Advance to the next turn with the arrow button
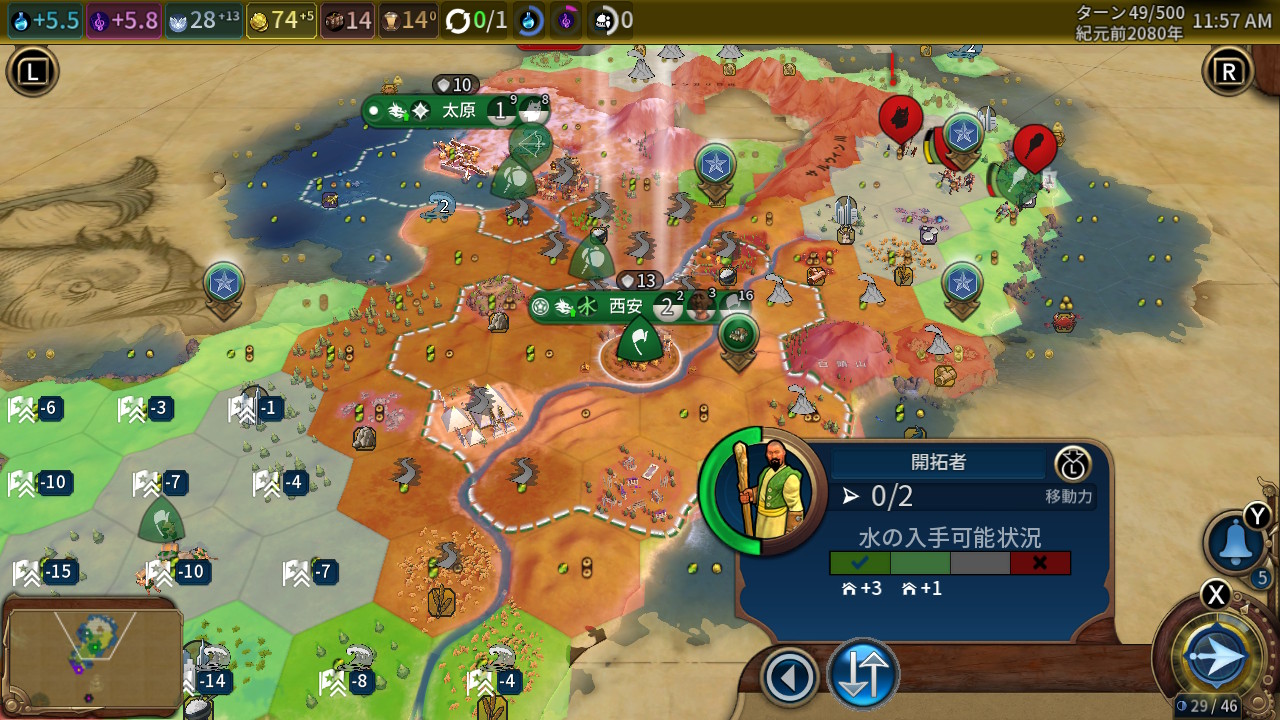Image resolution: width=1280 pixels, height=720 pixels. (1216, 658)
